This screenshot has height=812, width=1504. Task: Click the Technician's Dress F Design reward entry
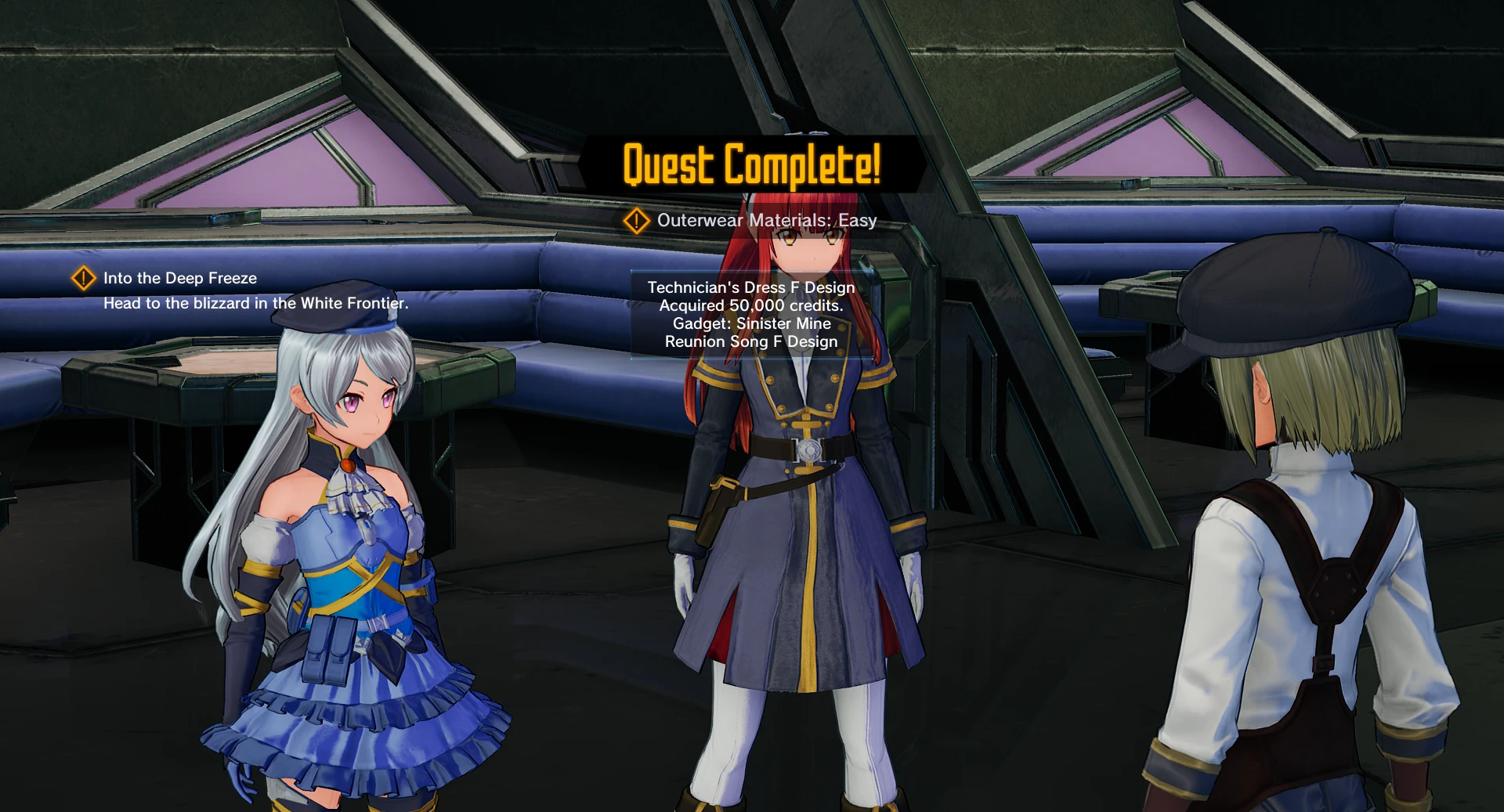750,287
